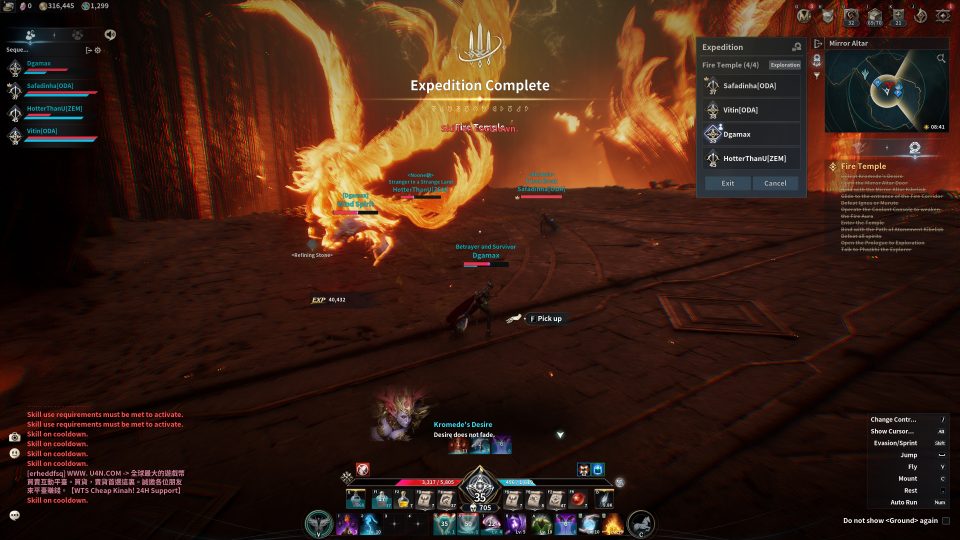Open the inventory cube icon

point(874,15)
